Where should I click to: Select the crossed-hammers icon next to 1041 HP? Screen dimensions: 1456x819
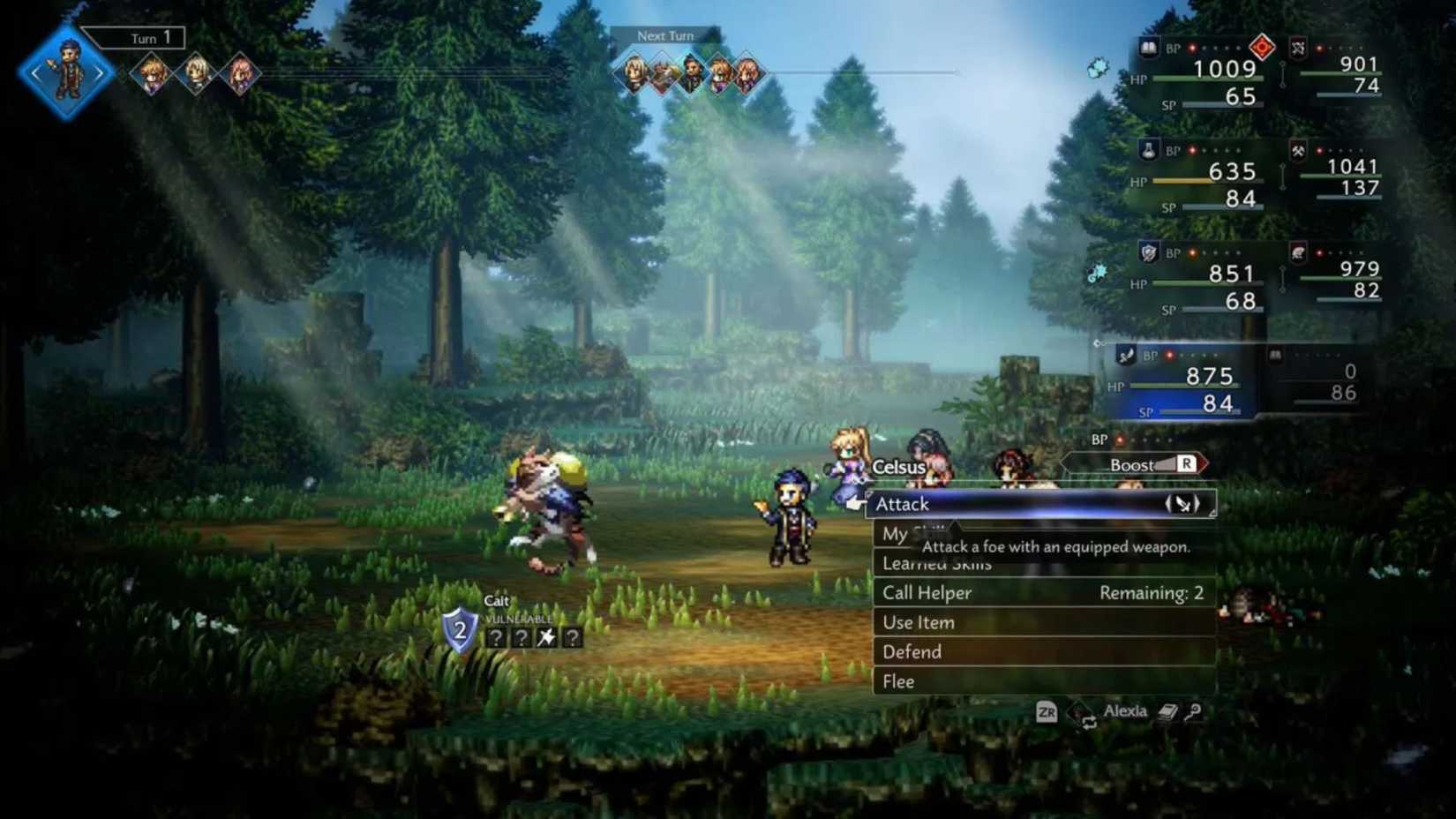pyautogui.click(x=1299, y=152)
